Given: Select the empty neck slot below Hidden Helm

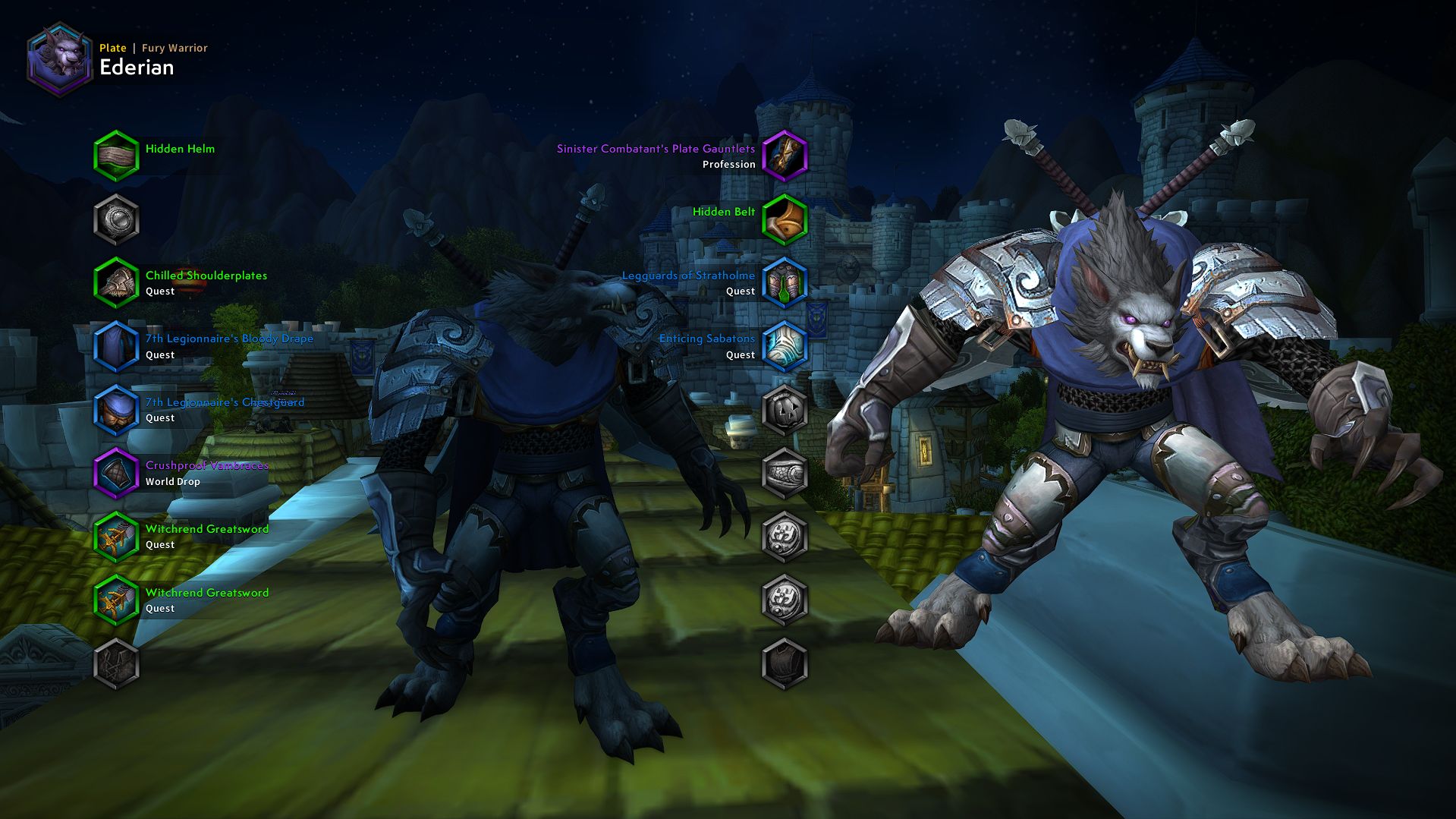Looking at the screenshot, I should pyautogui.click(x=115, y=218).
